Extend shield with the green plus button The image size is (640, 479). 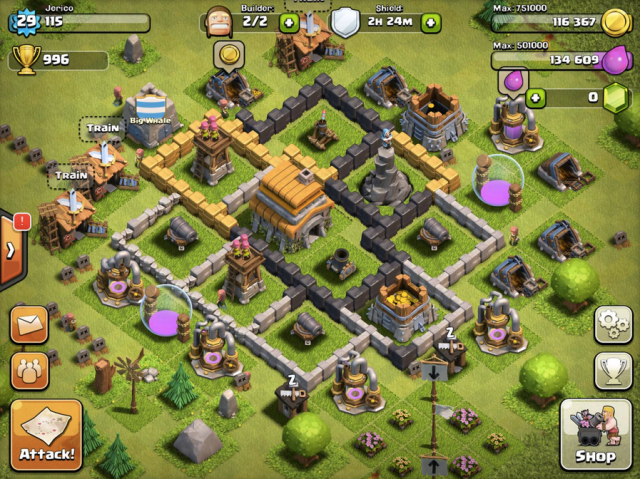click(x=431, y=22)
